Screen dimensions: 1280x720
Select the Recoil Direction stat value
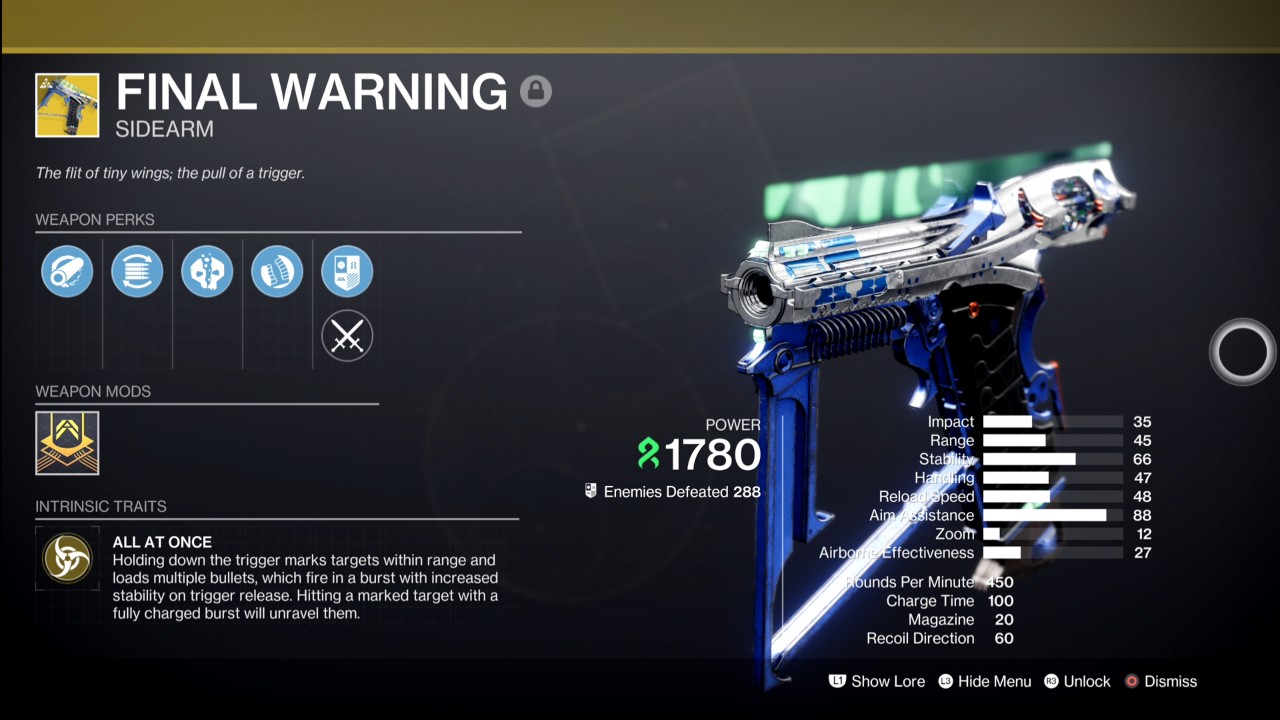pyautogui.click(x=1003, y=638)
